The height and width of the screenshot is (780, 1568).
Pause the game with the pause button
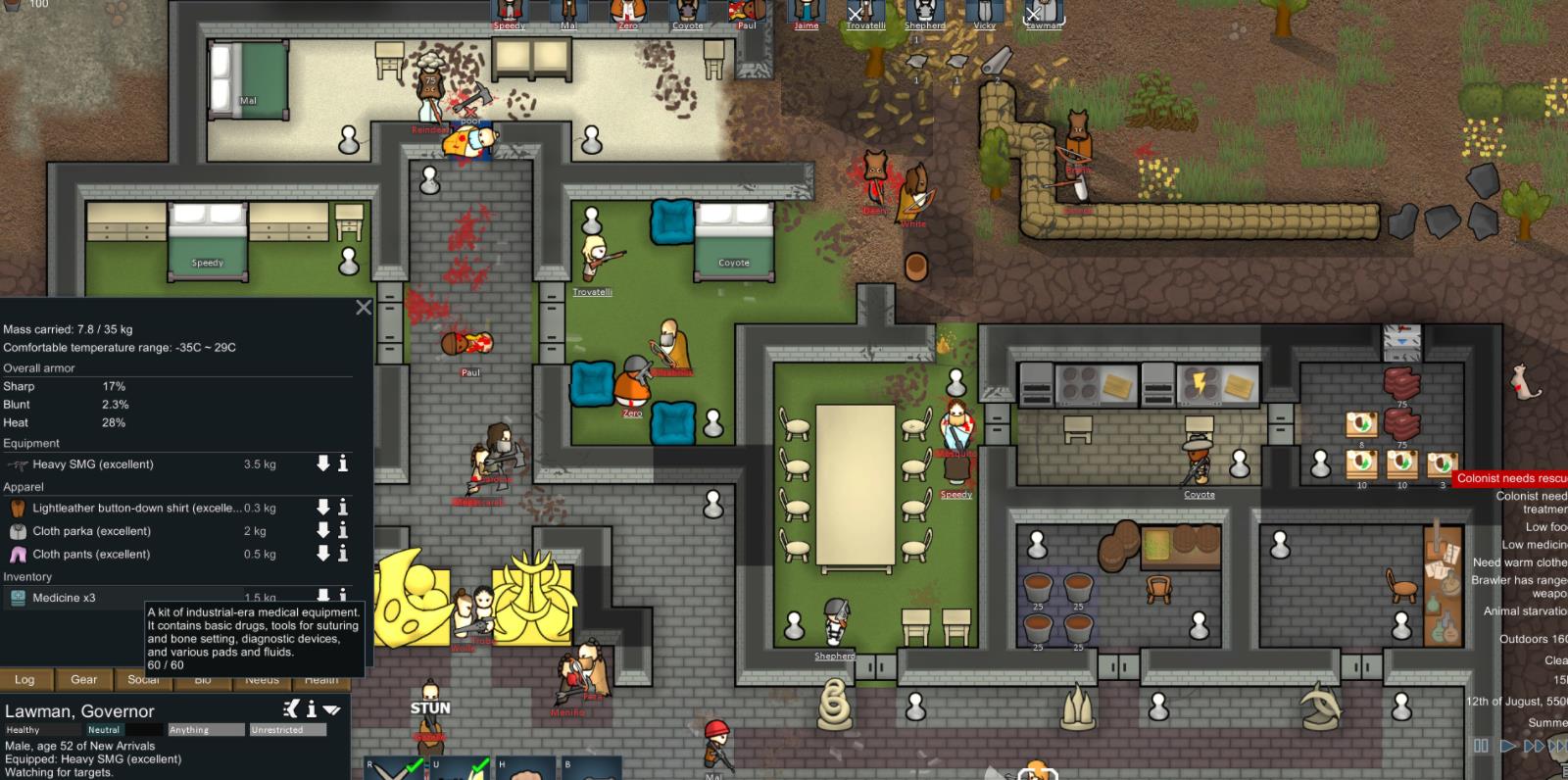1481,746
